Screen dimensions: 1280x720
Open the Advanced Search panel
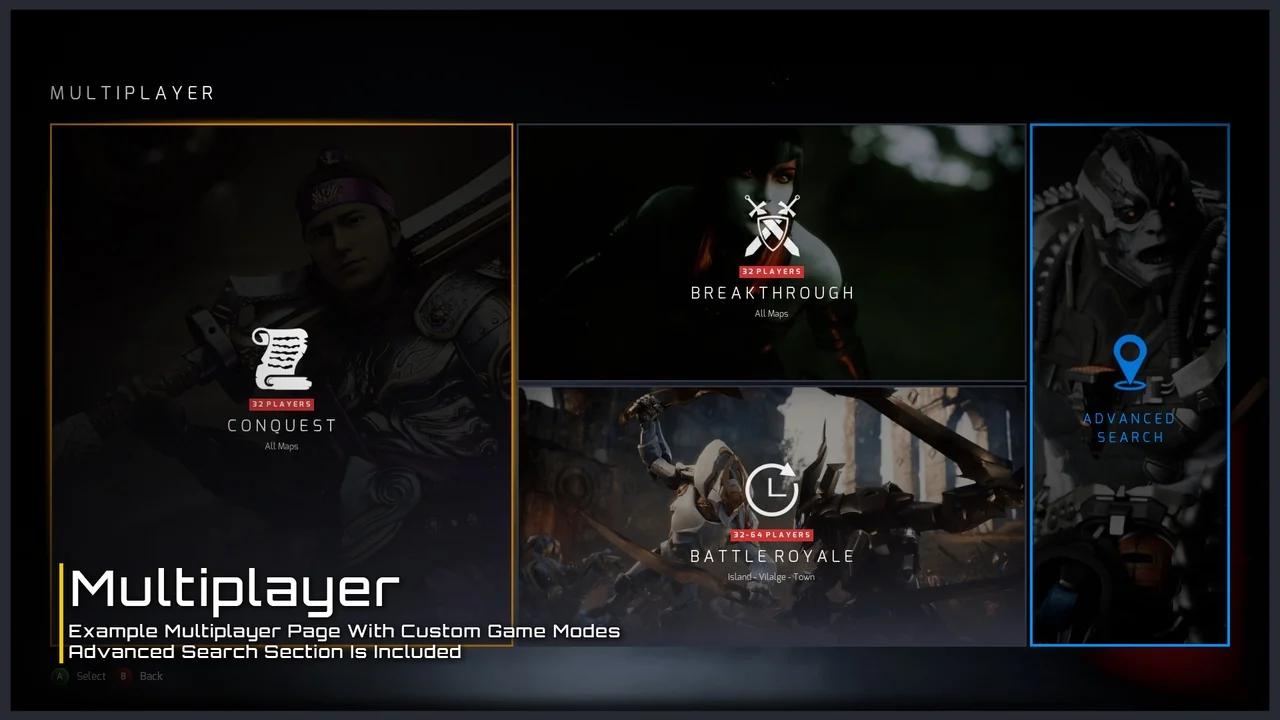click(1129, 385)
